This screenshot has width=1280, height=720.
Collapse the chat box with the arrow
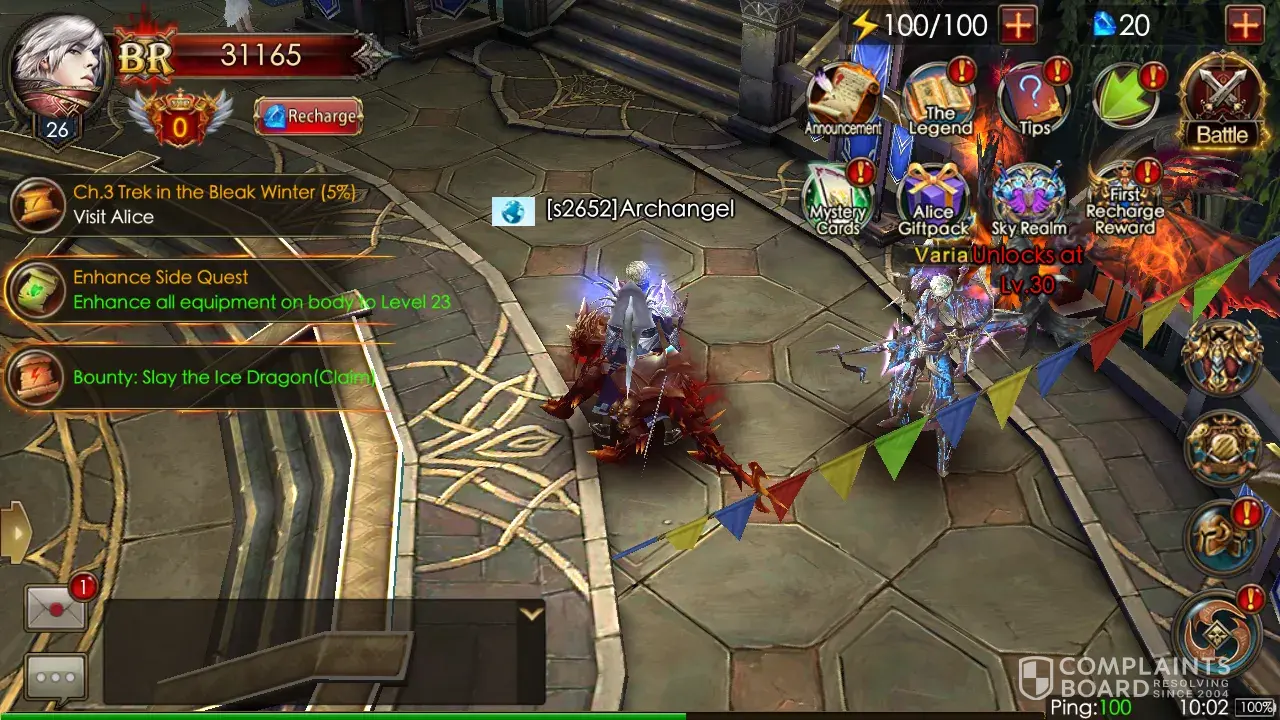pos(531,614)
